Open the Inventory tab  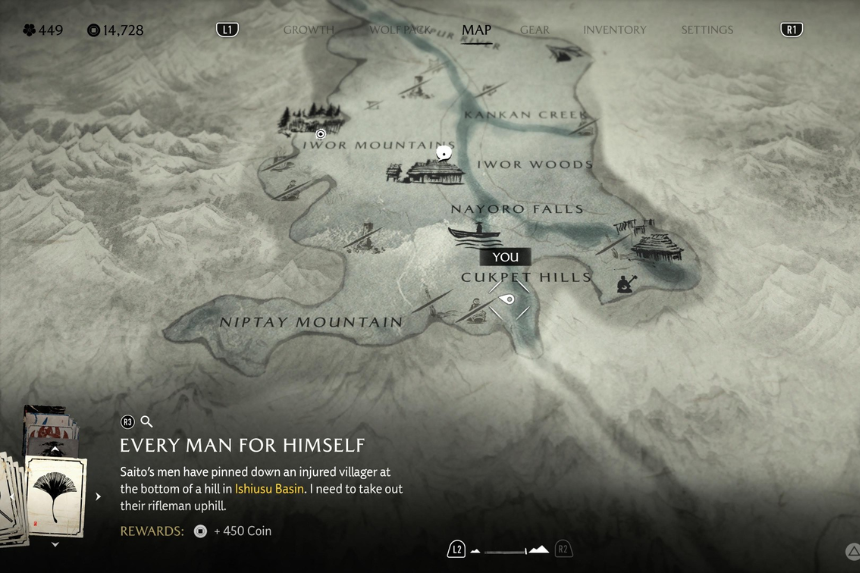(x=614, y=30)
